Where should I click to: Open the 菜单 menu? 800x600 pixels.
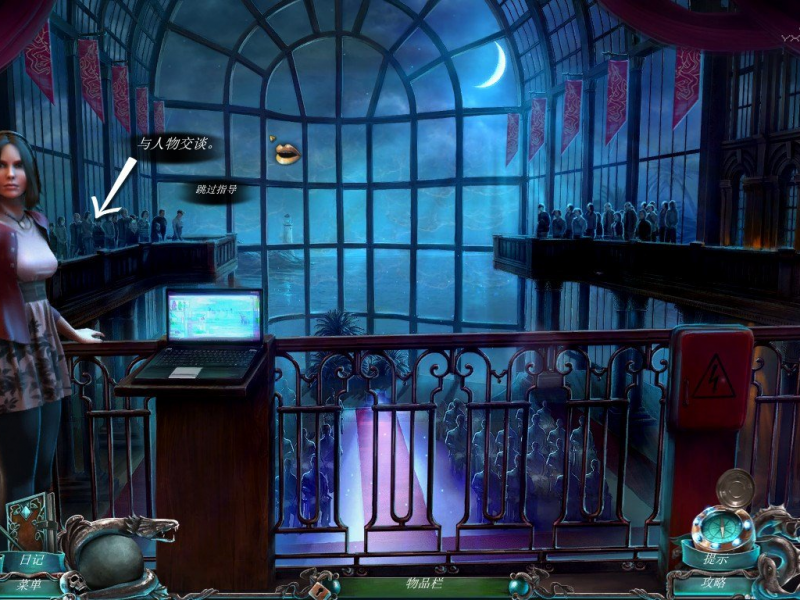[30, 584]
